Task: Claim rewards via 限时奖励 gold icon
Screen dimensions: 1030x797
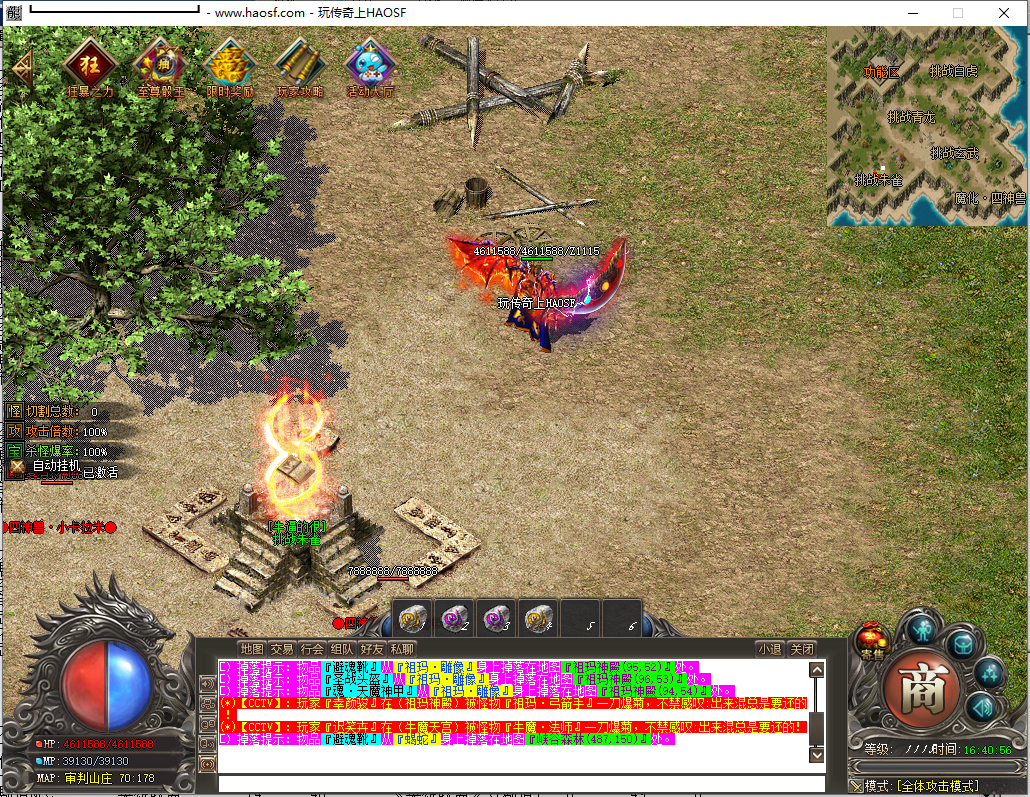Action: point(230,64)
